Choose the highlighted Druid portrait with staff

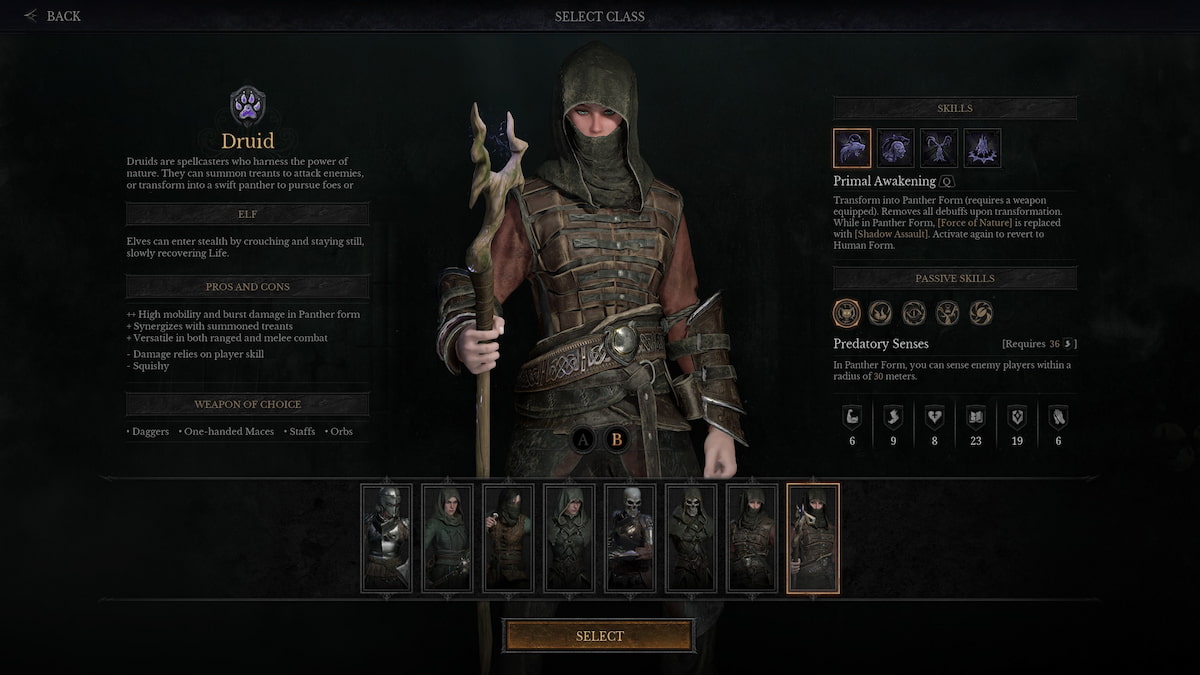click(x=813, y=539)
